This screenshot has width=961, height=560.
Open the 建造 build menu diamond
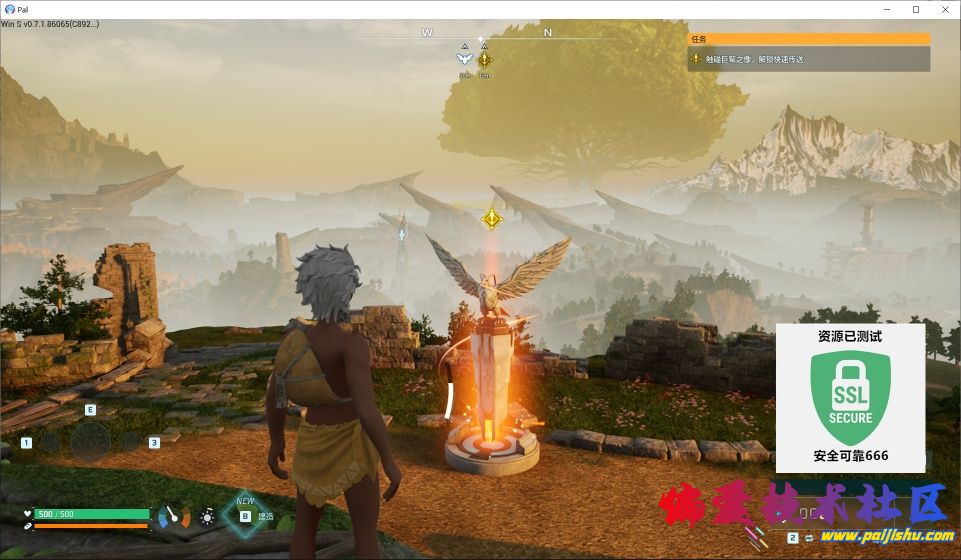point(244,516)
